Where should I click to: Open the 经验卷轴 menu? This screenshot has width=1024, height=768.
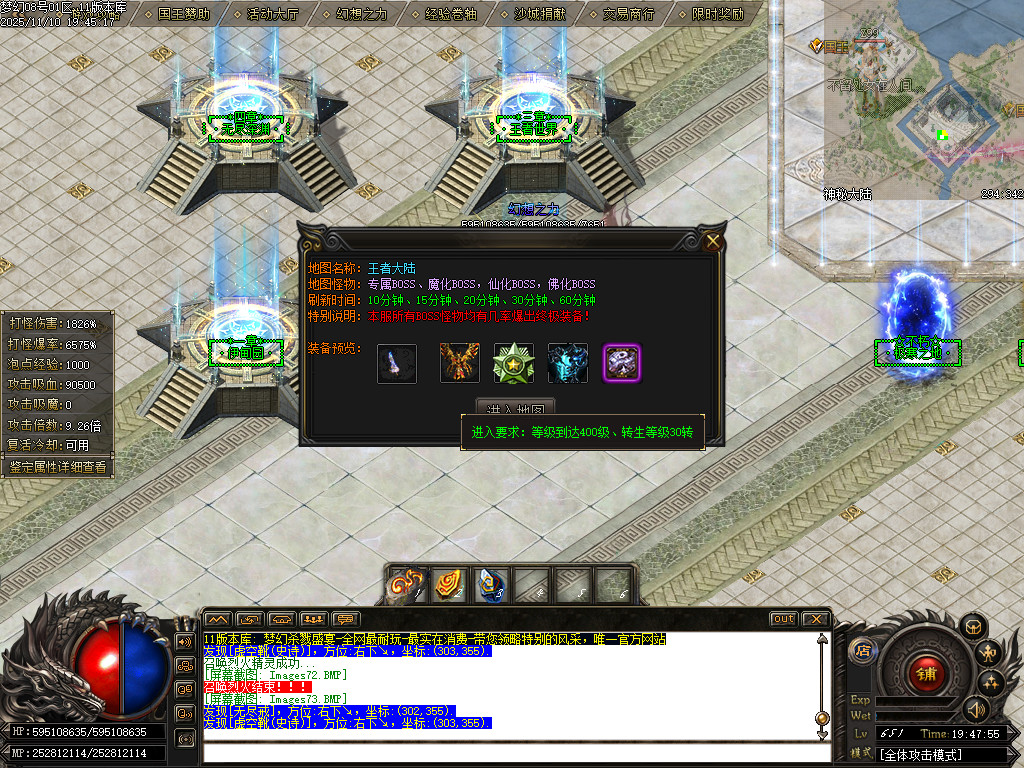click(x=450, y=14)
